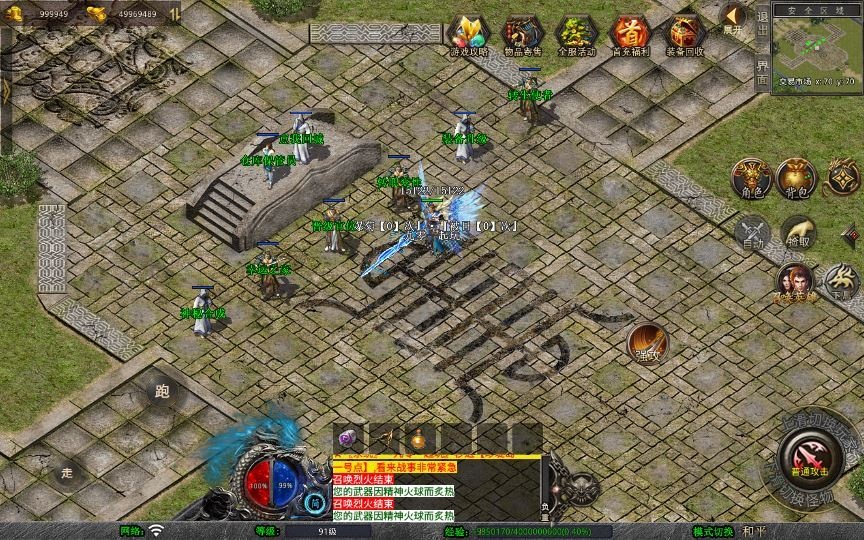This screenshot has height=540, width=864.
Task: Tap the 拾取 pickup button
Action: (797, 233)
